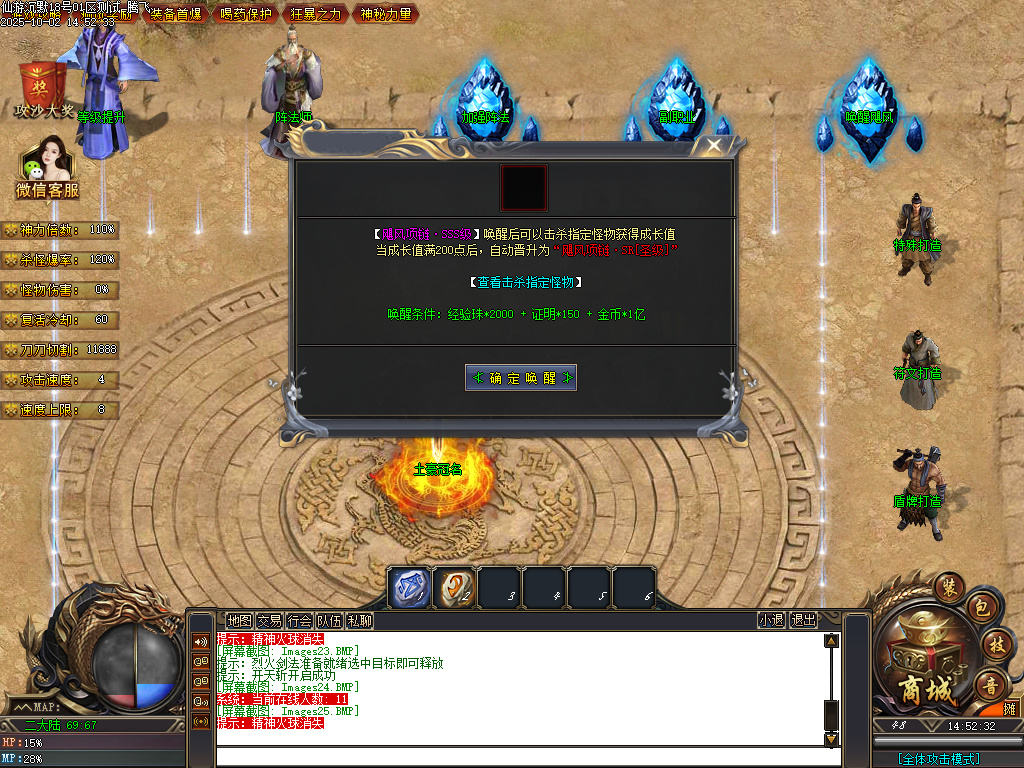View the 查看击杀指定怪物 monster list link
This screenshot has height=768, width=1024.
tap(525, 283)
